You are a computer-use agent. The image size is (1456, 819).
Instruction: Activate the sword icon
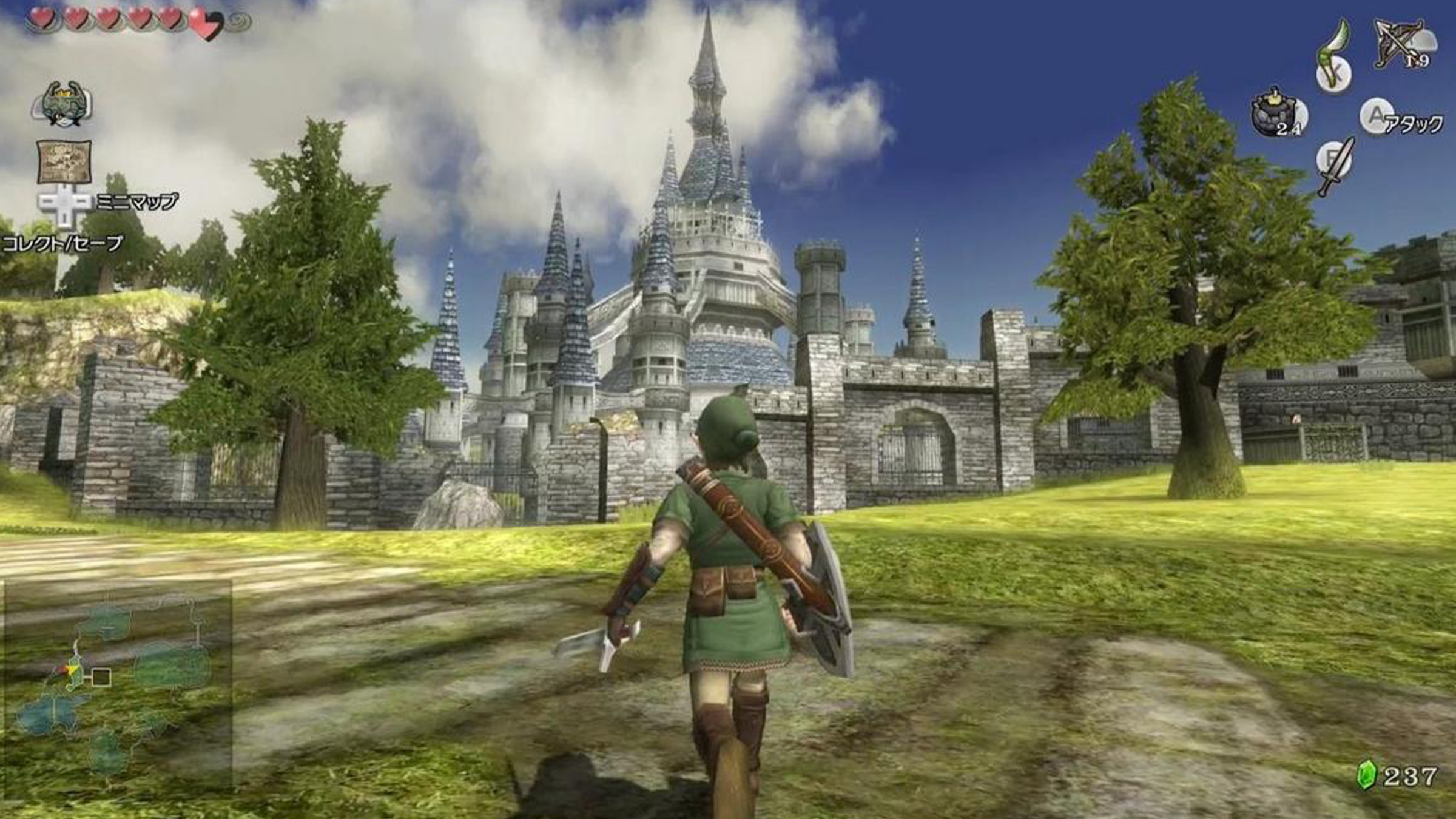(x=1336, y=165)
